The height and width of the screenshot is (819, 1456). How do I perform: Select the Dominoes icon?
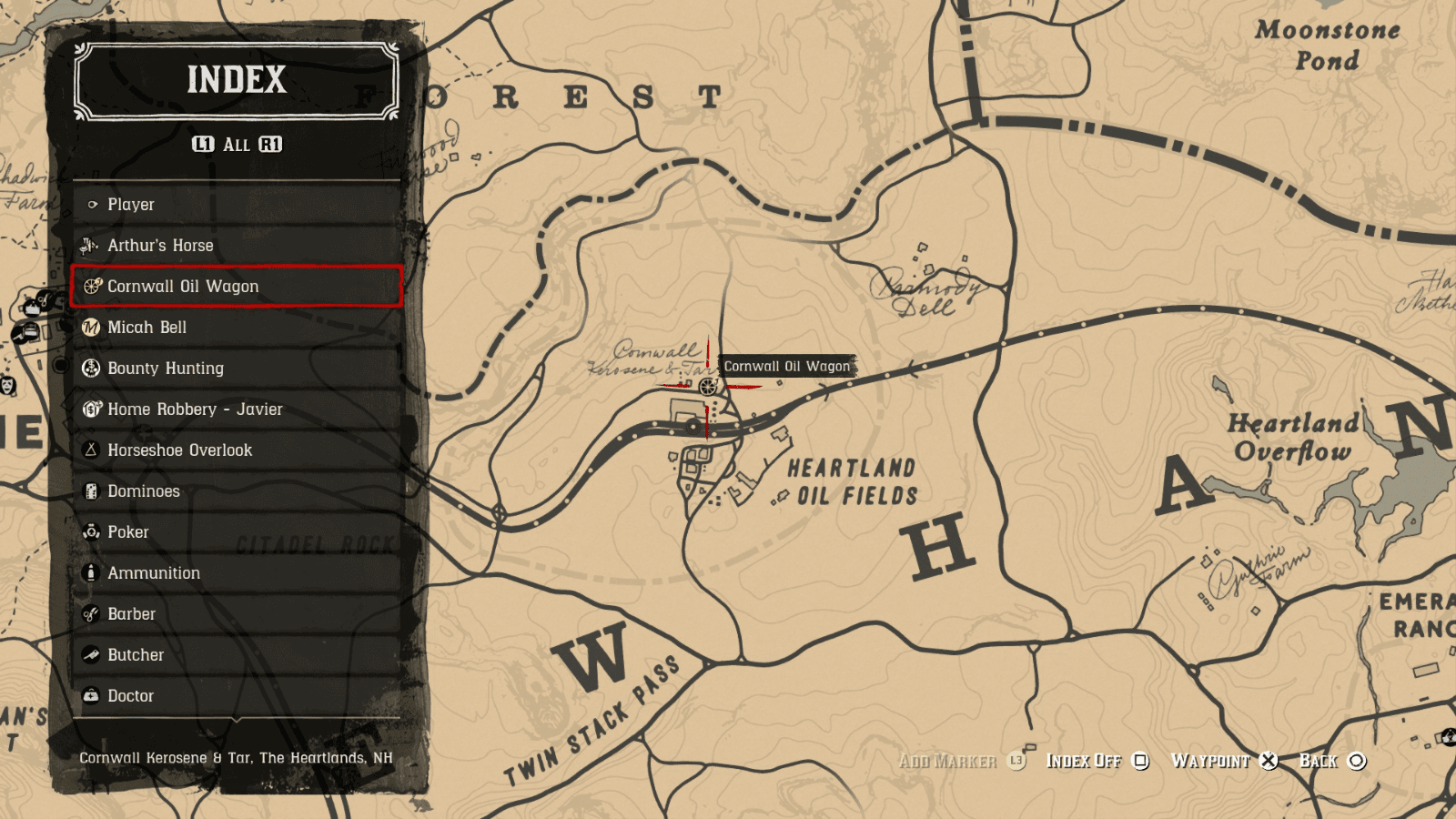point(91,491)
